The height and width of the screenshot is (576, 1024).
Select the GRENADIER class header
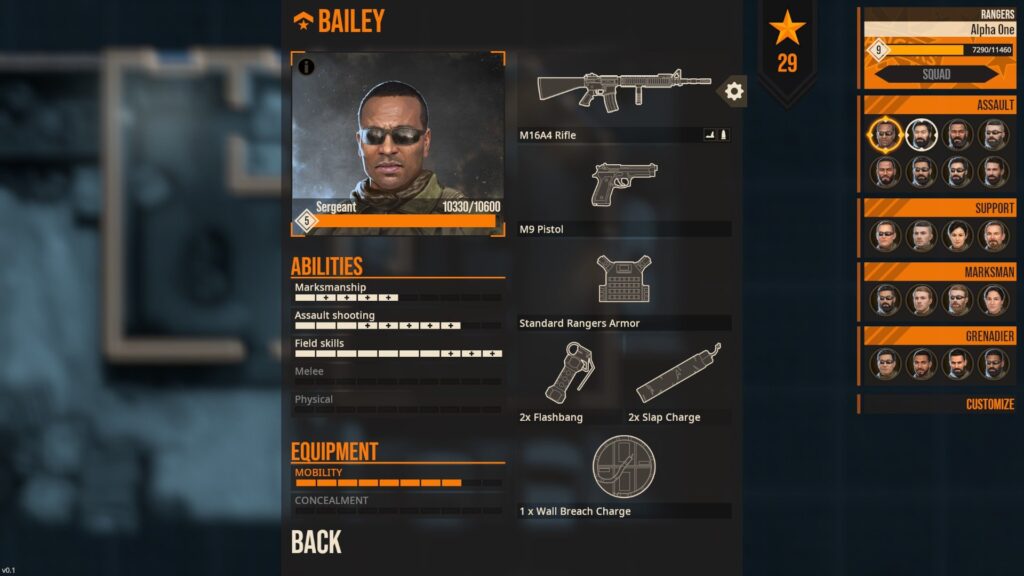pyautogui.click(x=939, y=336)
